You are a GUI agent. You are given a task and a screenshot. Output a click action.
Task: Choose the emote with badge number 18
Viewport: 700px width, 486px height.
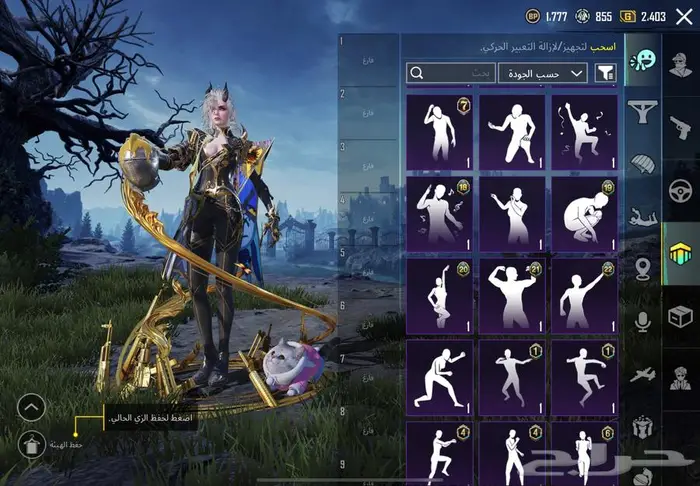point(439,212)
